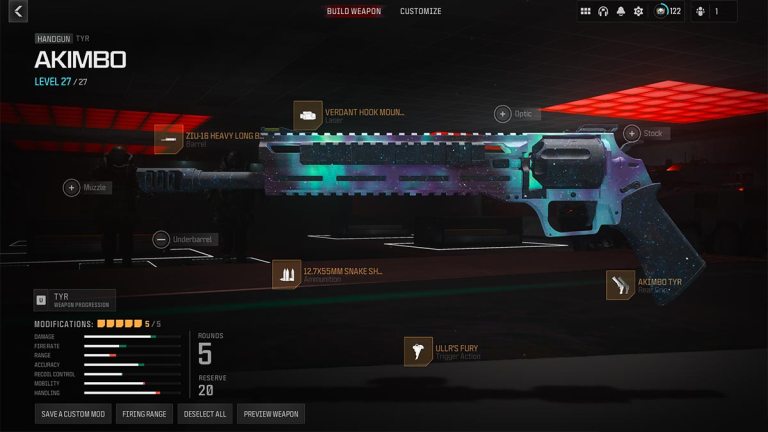Open the player level 122 profile badge
This screenshot has width=768, height=432.
668,12
